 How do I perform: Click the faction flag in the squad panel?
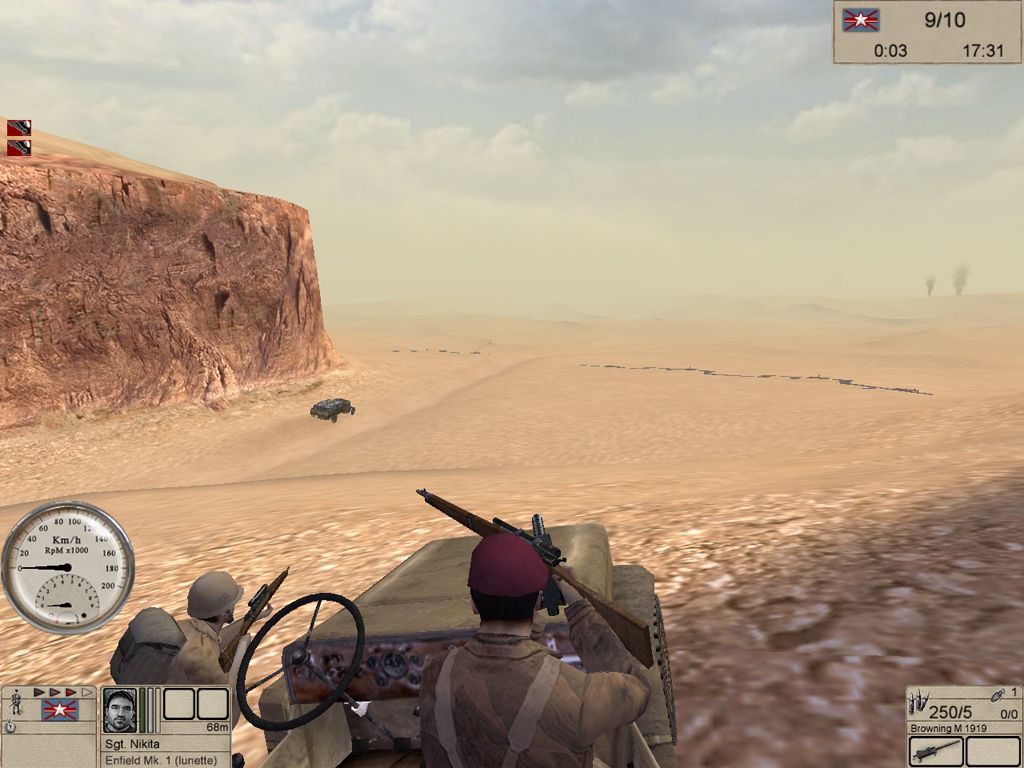click(60, 710)
